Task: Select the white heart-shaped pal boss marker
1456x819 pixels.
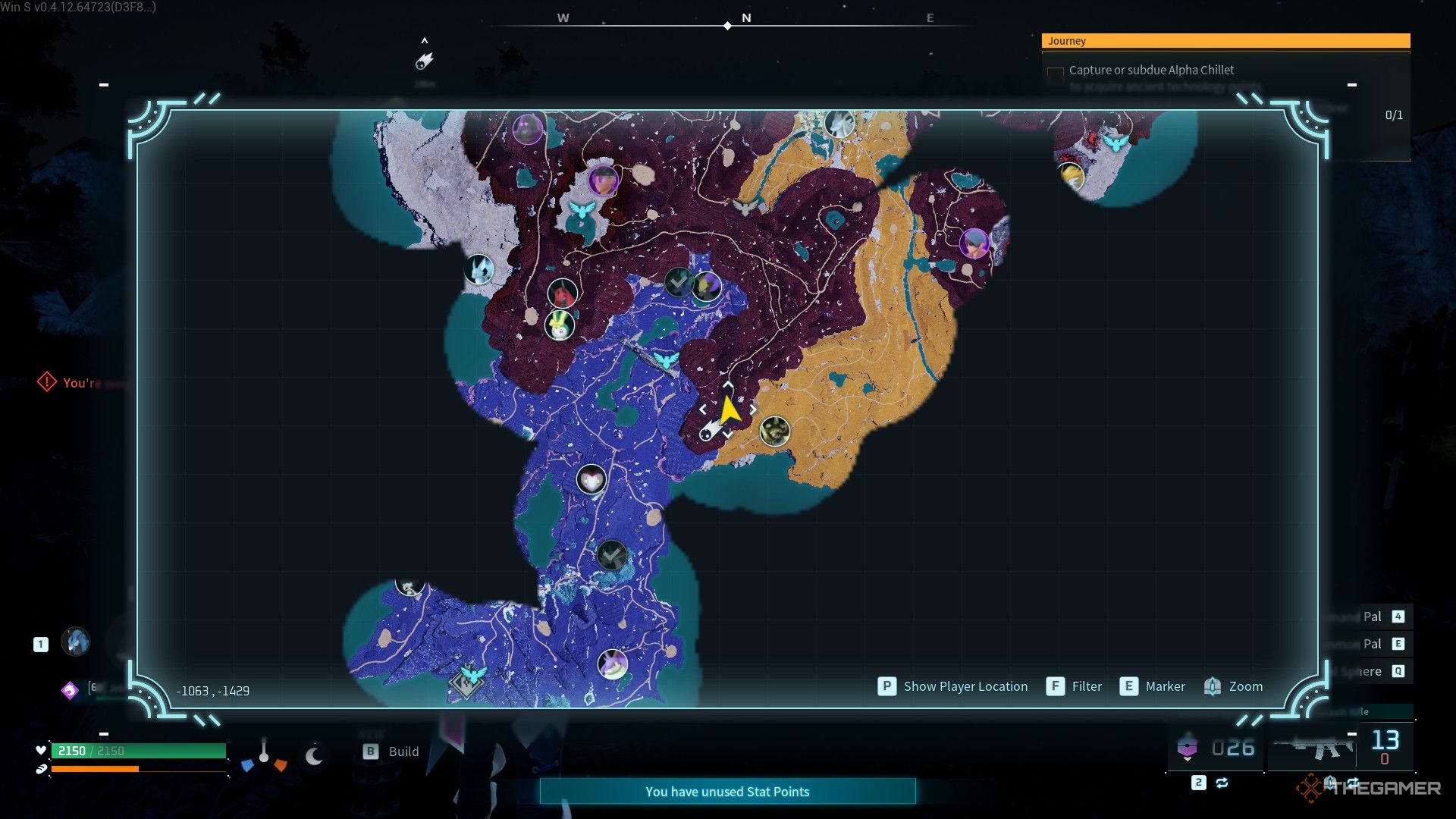Action: 591,479
